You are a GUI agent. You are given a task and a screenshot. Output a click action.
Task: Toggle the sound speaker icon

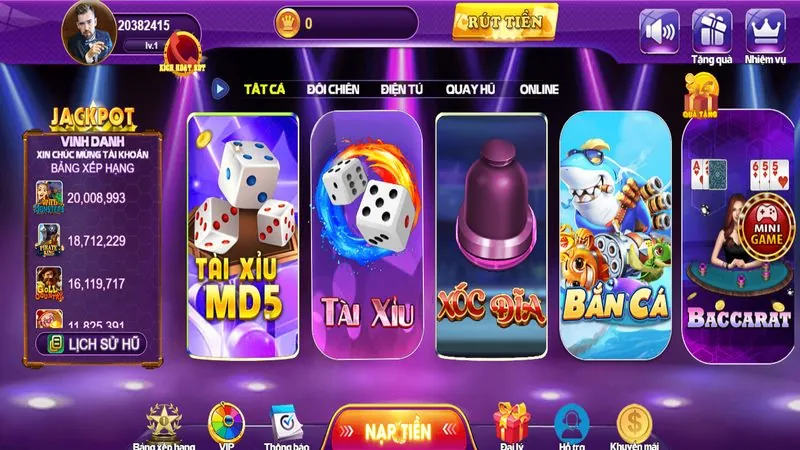[659, 30]
